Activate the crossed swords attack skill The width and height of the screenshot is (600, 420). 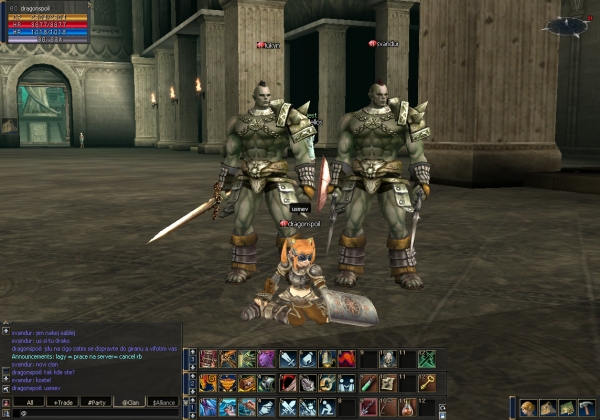coord(288,407)
